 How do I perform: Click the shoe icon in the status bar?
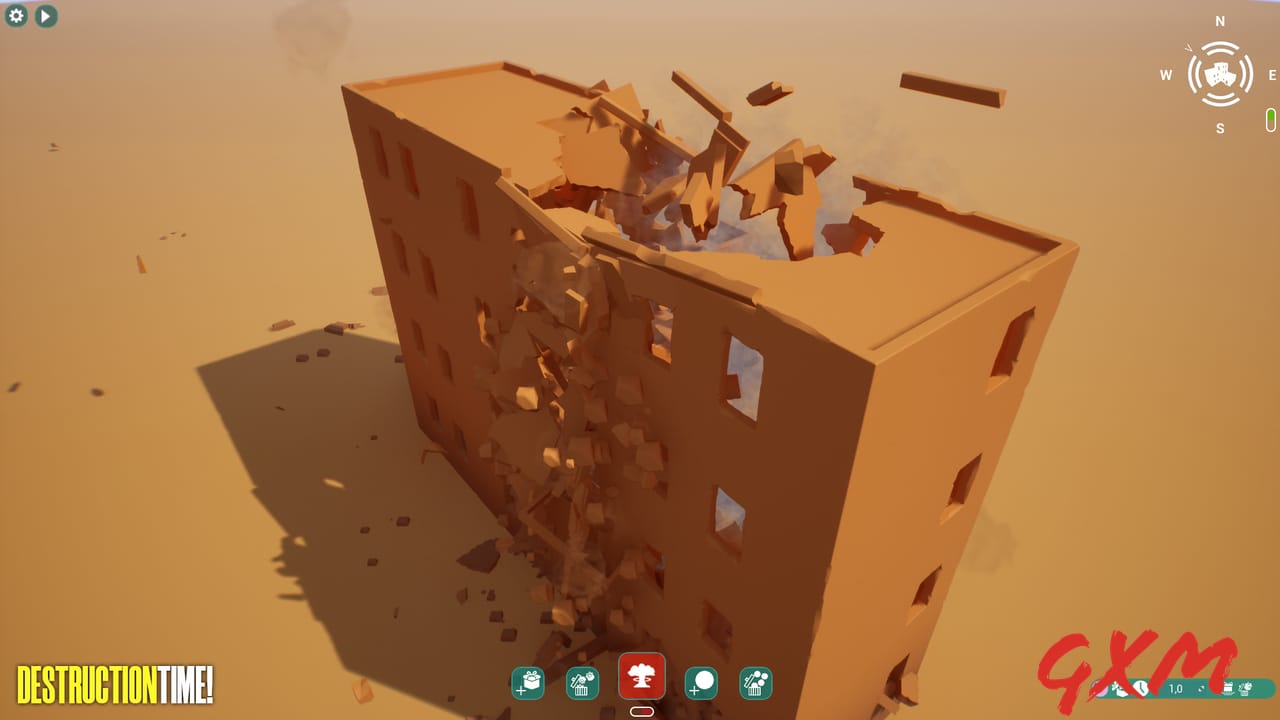click(1119, 689)
